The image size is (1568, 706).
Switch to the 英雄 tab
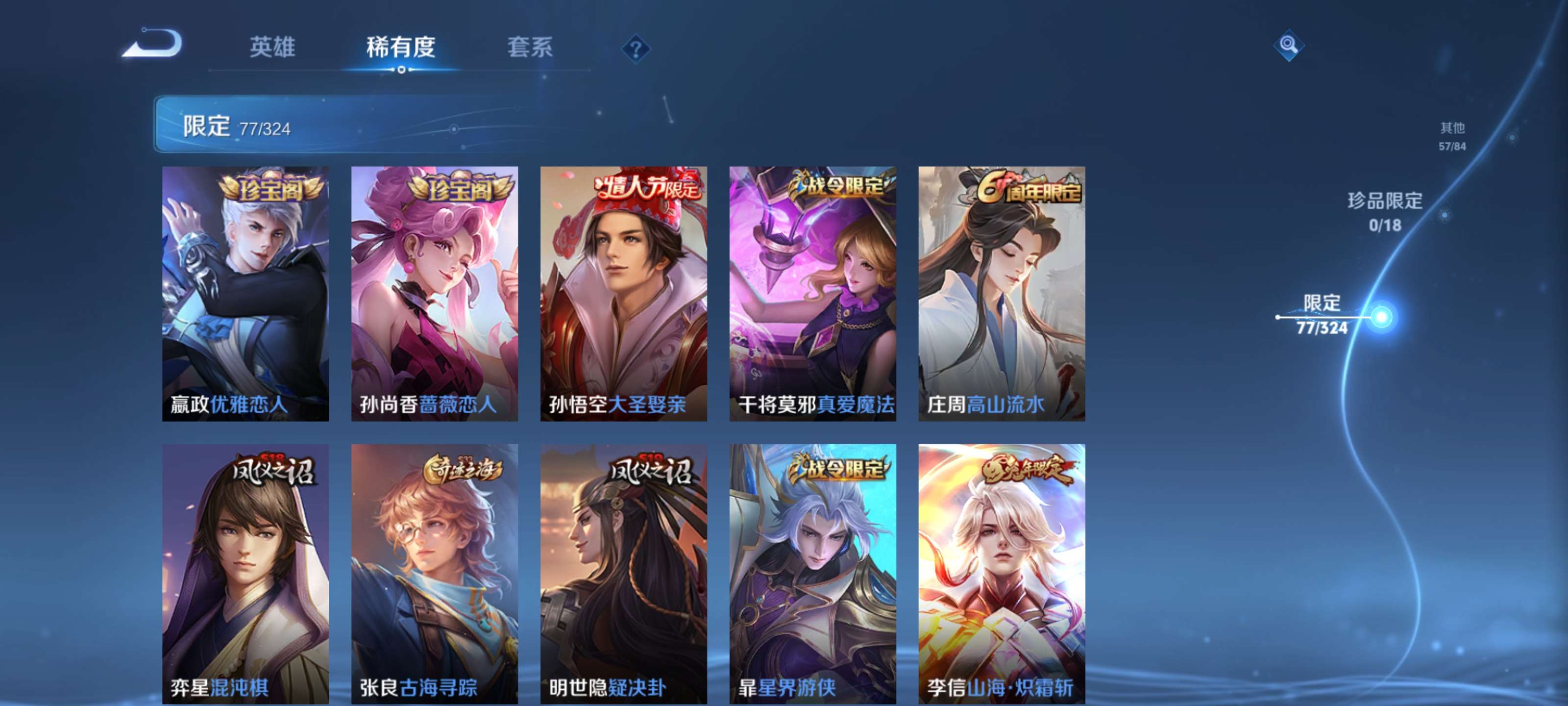[x=272, y=47]
